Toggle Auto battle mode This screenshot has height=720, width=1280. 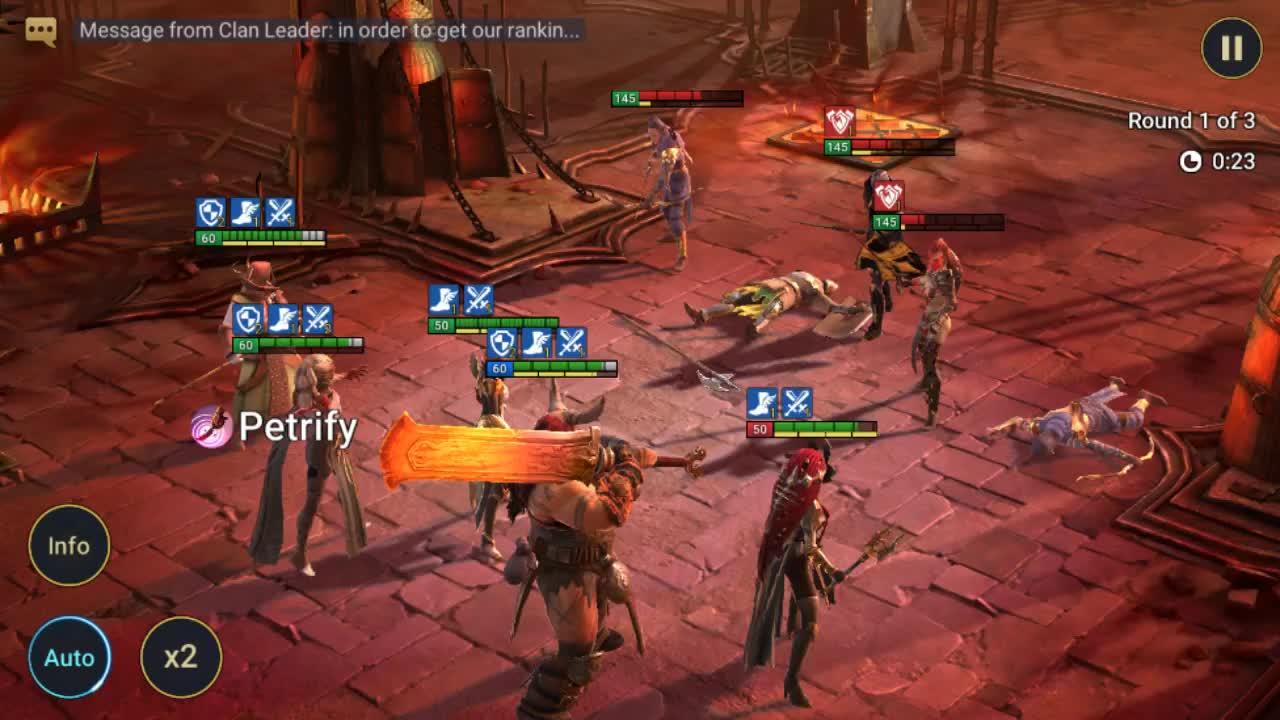click(x=69, y=657)
